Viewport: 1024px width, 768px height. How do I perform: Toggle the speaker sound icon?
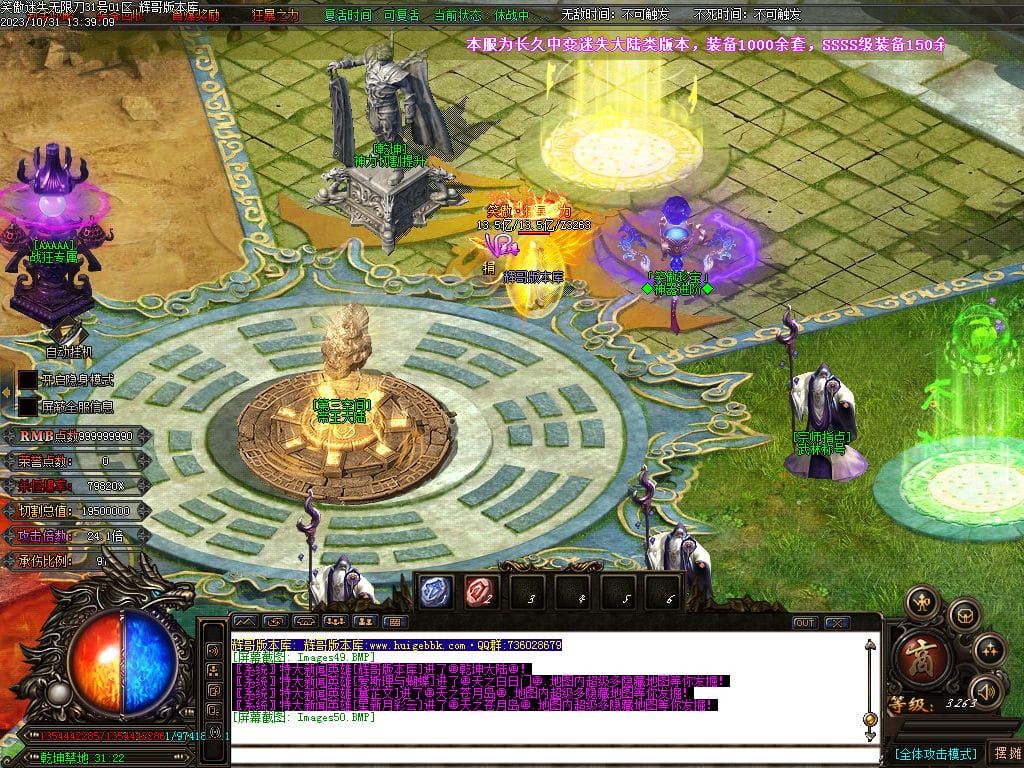[x=986, y=690]
